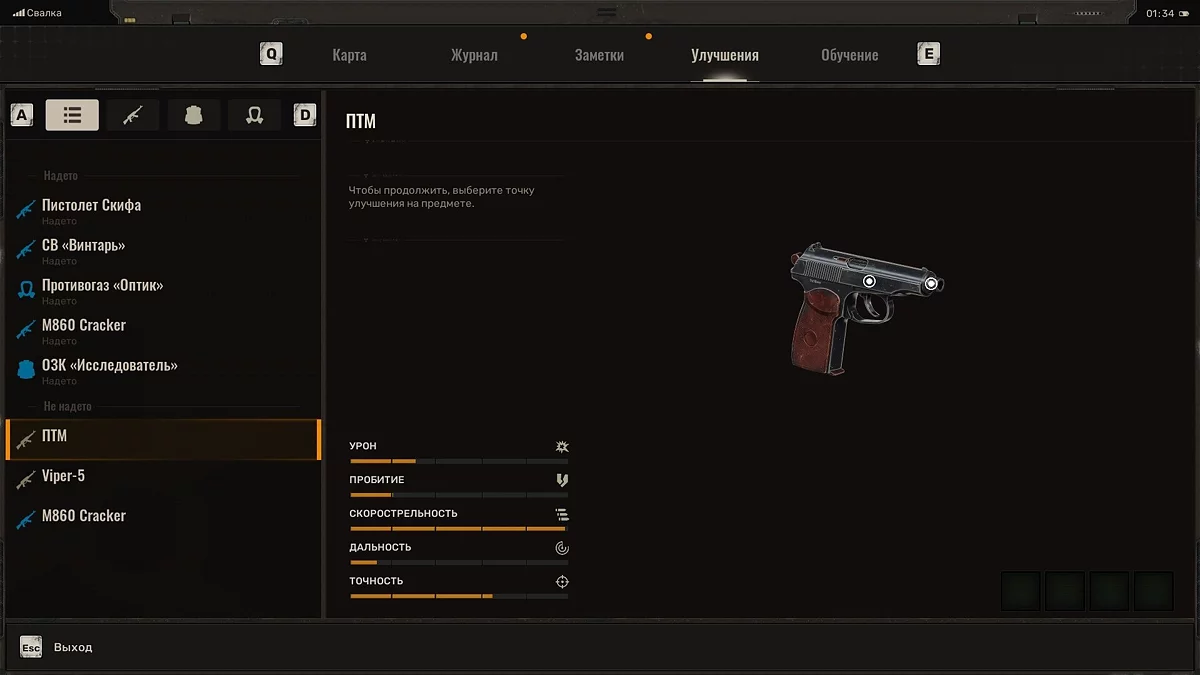Switch to the Журнал tab

(x=474, y=55)
